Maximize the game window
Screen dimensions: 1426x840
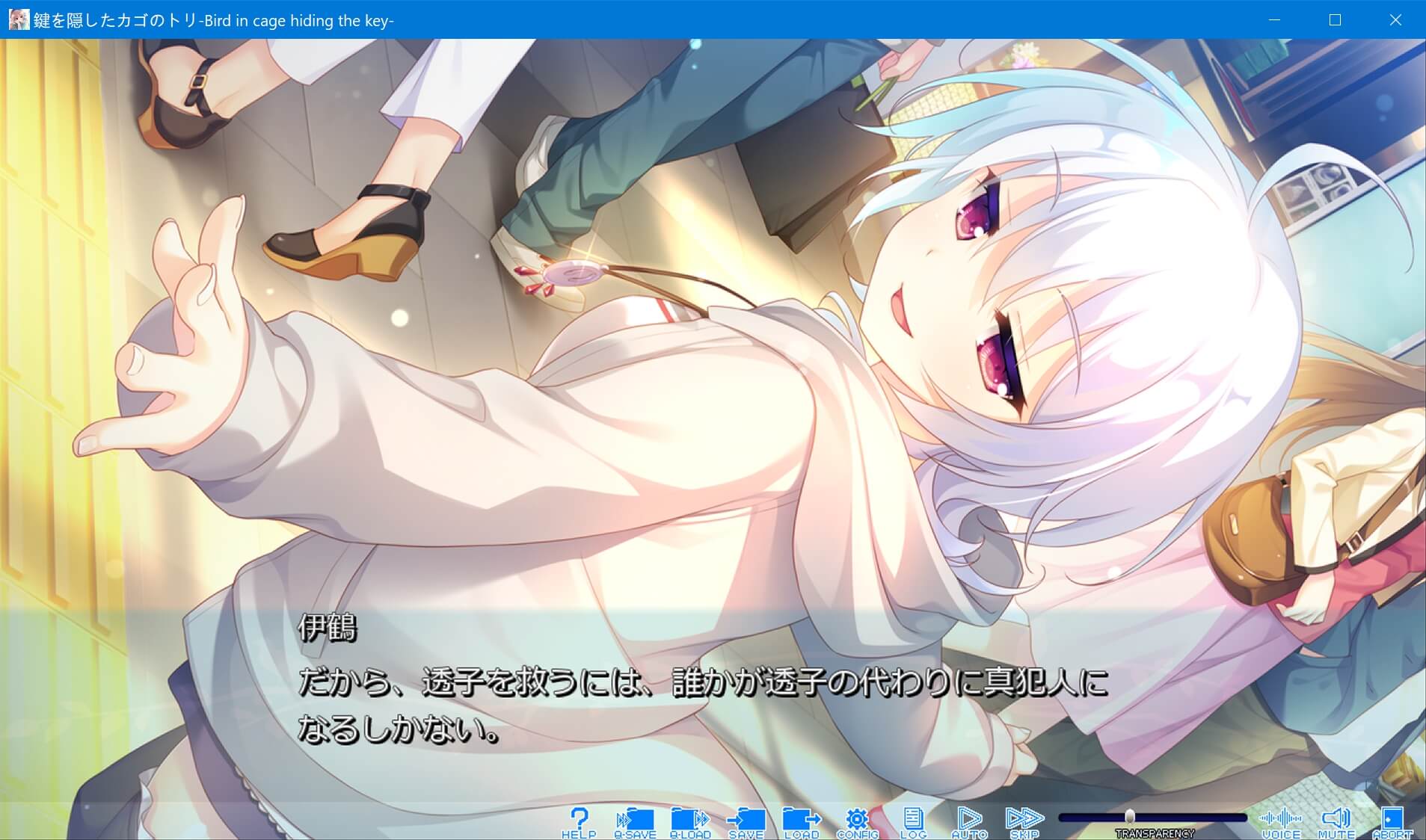click(x=1333, y=20)
